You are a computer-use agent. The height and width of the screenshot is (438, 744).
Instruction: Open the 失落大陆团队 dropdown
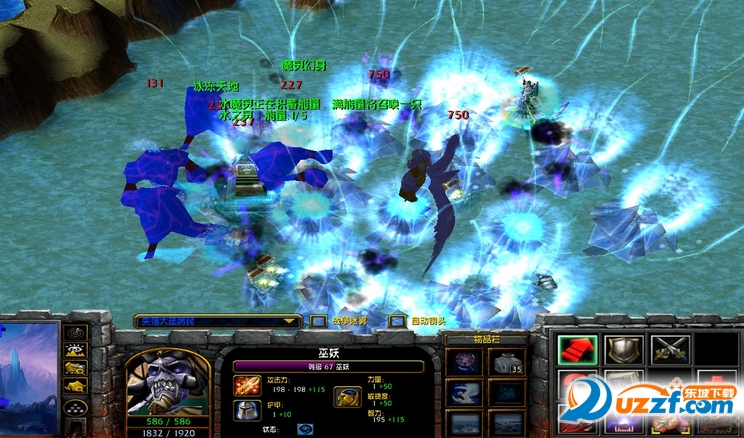[x=218, y=321]
